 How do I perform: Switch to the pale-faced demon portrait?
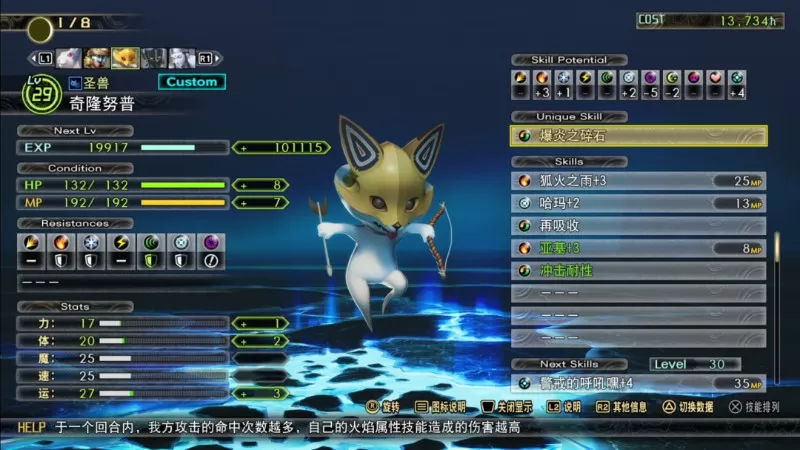coord(180,57)
